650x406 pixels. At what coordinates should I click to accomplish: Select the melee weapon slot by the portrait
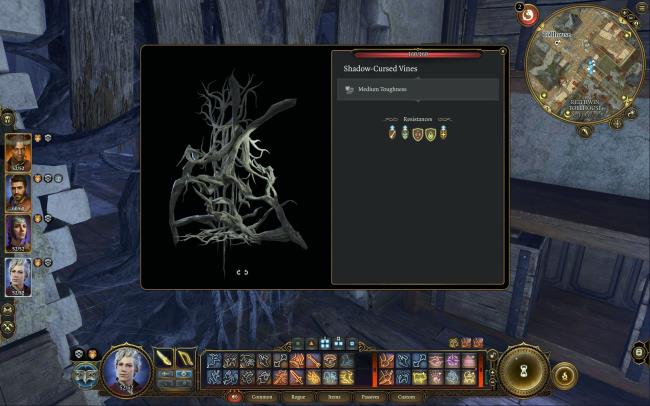[x=165, y=357]
